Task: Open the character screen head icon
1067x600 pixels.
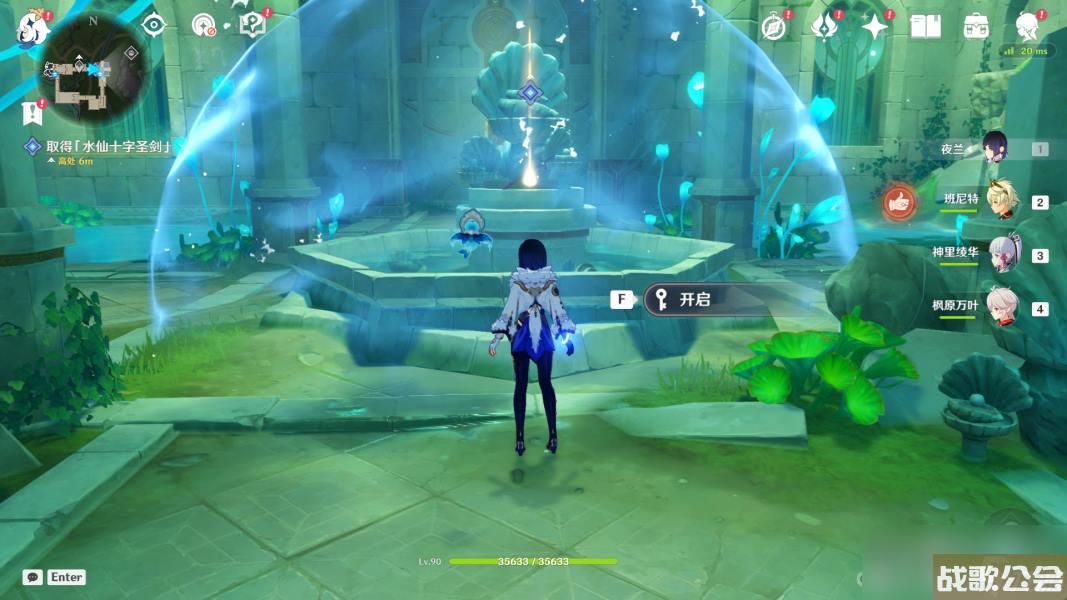Action: click(x=1027, y=26)
